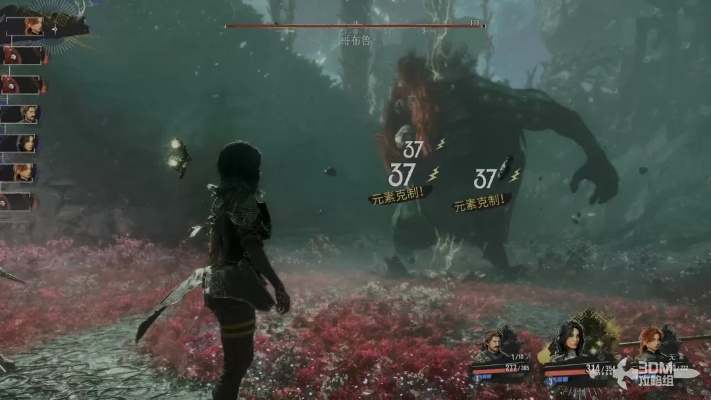This screenshot has height=400, width=711.
Task: Select the dark-haired woman's turn order portrait
Action: click(x=27, y=143)
